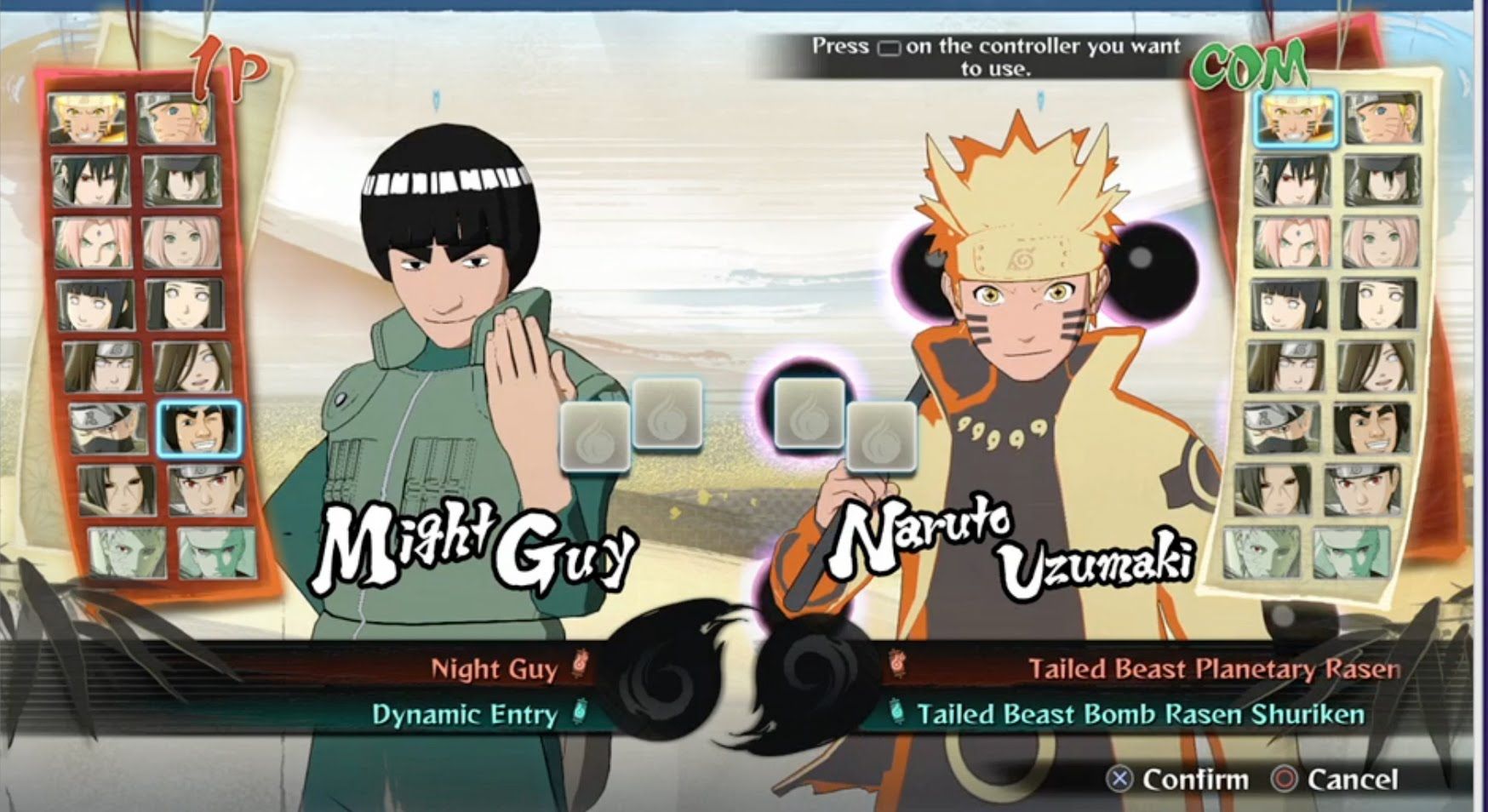1488x812 pixels.
Task: Pick Kakashi's portrait in the COM roster
Action: tap(1281, 428)
